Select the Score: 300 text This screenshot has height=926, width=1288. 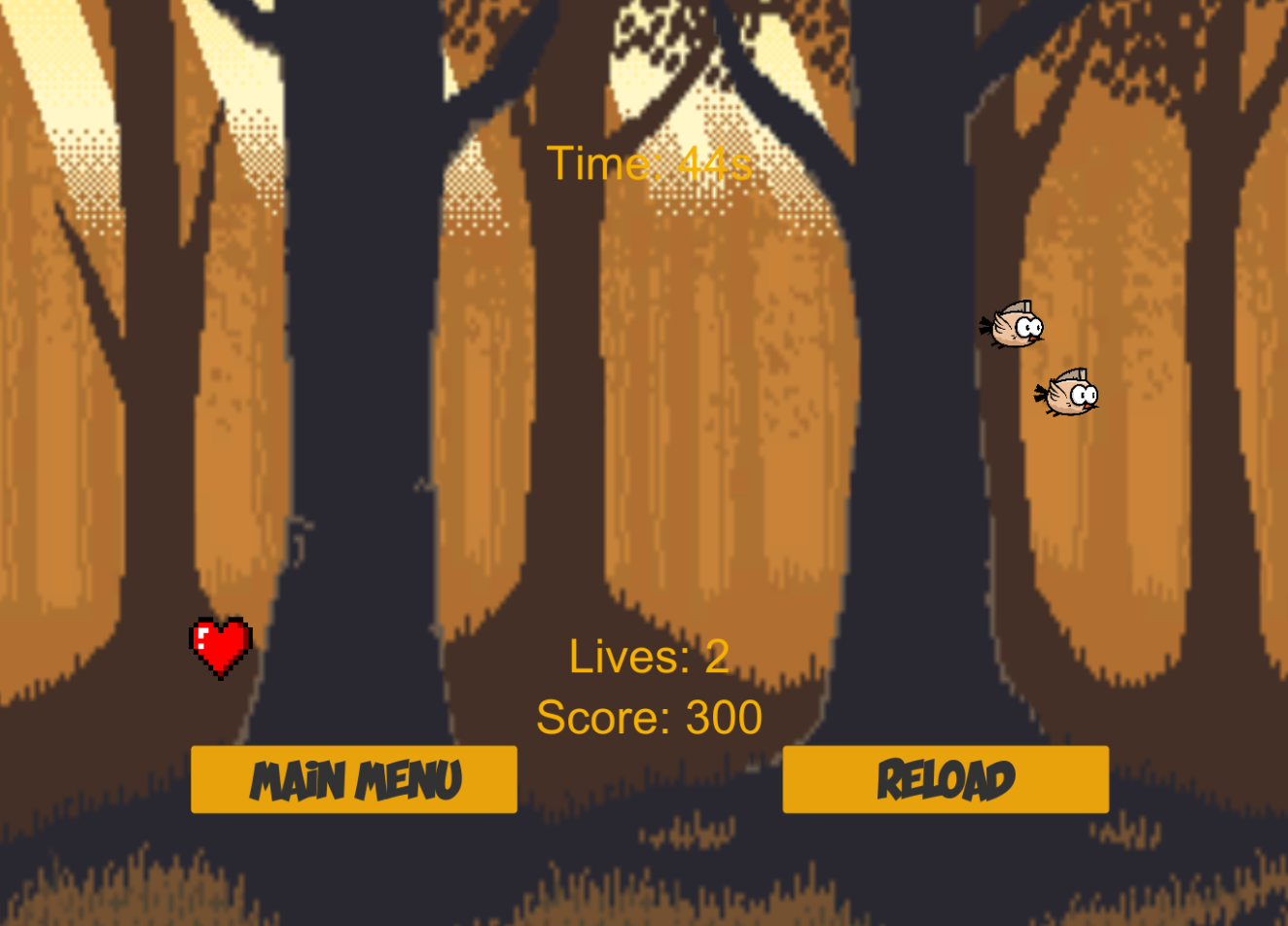pos(649,717)
